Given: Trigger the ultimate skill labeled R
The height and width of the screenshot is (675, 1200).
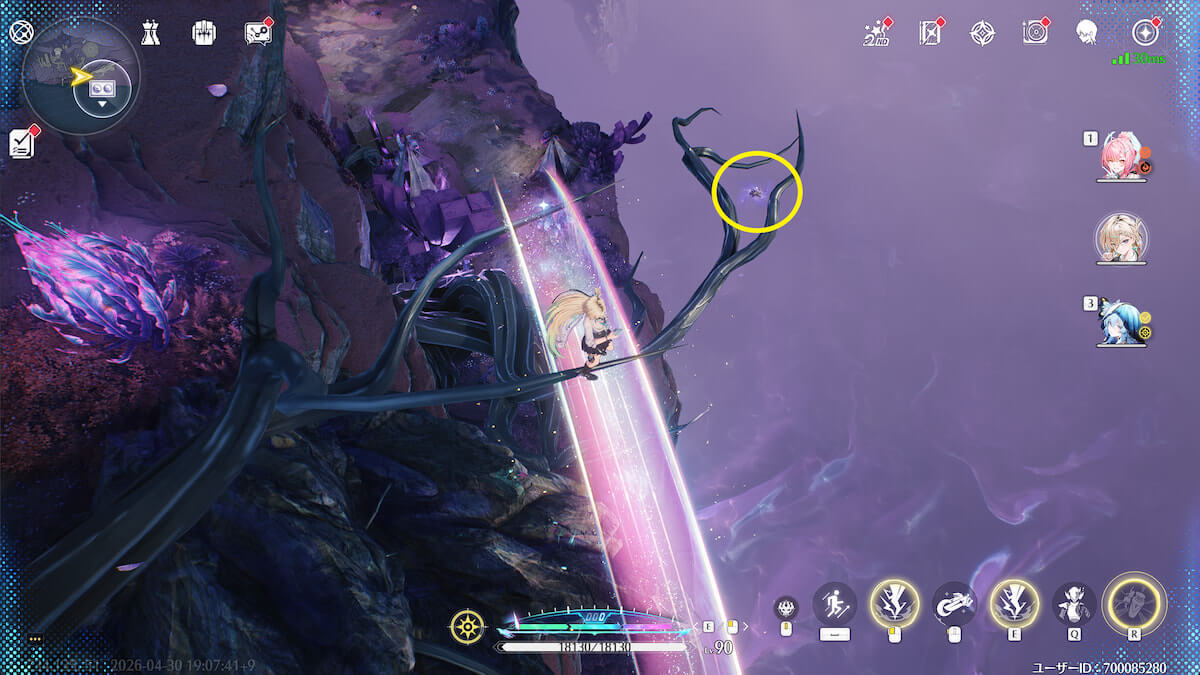Looking at the screenshot, I should pyautogui.click(x=1134, y=603).
